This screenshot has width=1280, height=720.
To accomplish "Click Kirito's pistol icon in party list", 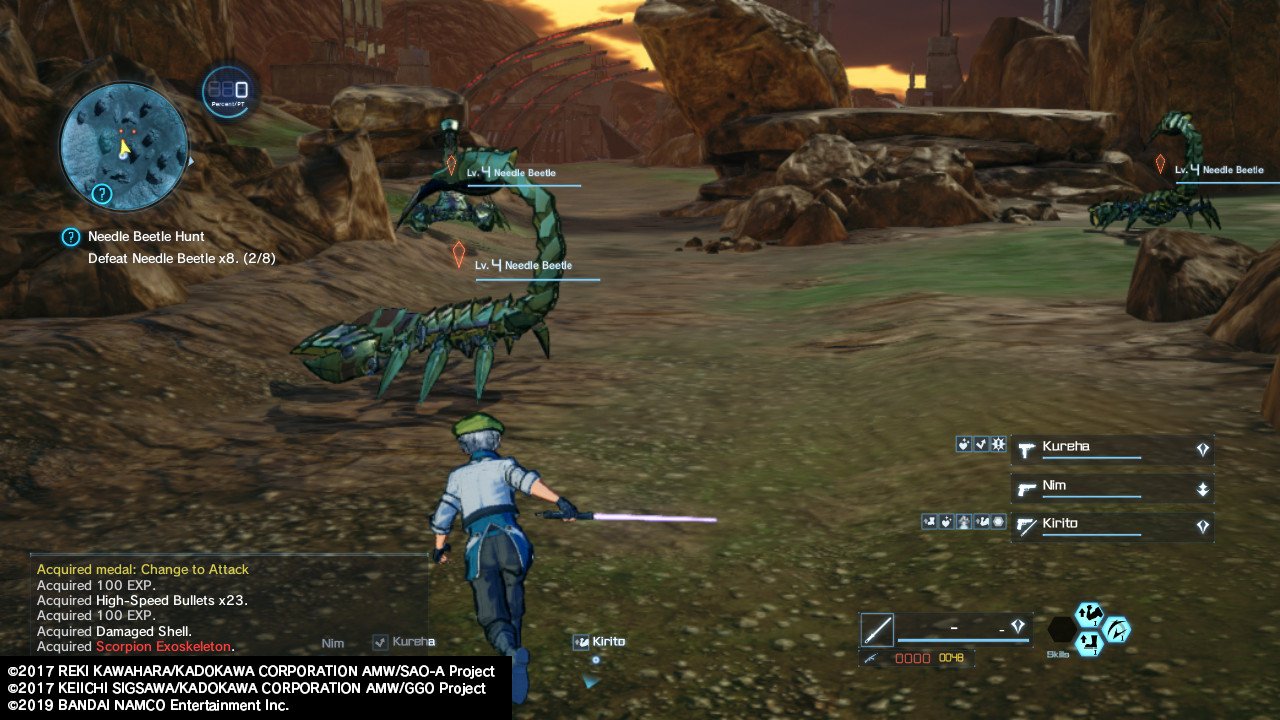I will point(1026,525).
